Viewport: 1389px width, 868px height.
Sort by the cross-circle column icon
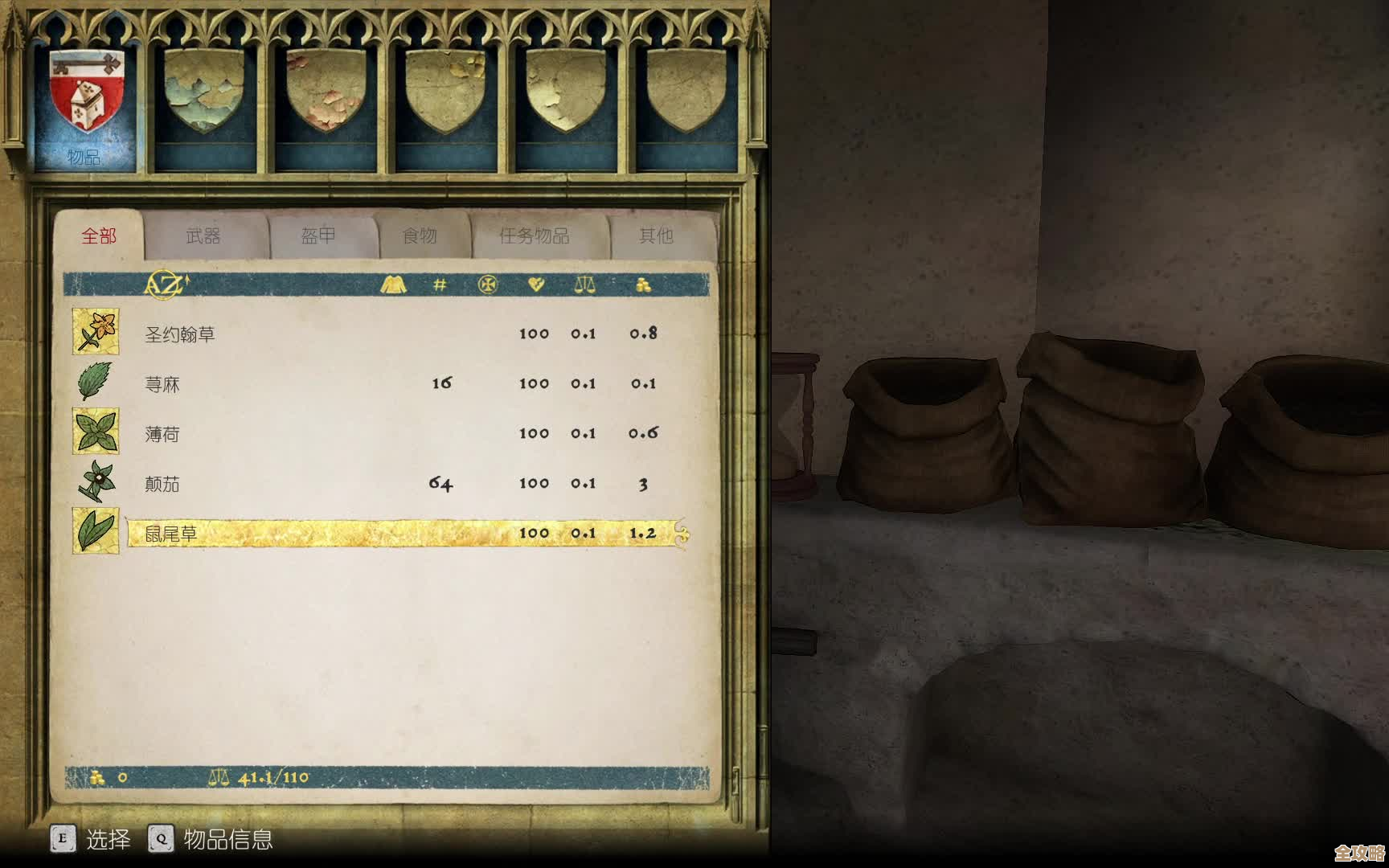(488, 285)
